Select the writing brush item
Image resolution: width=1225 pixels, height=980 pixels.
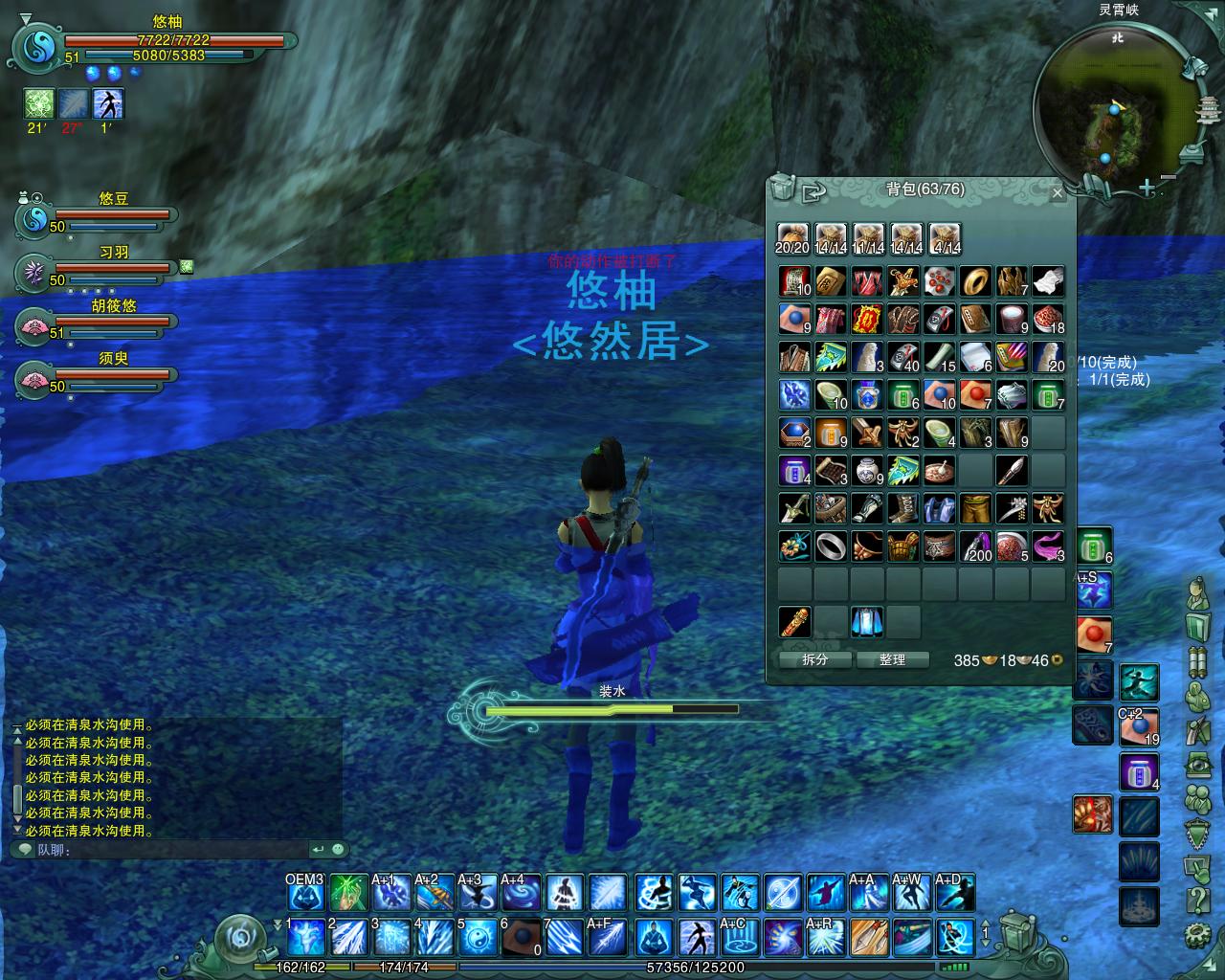[1012, 470]
